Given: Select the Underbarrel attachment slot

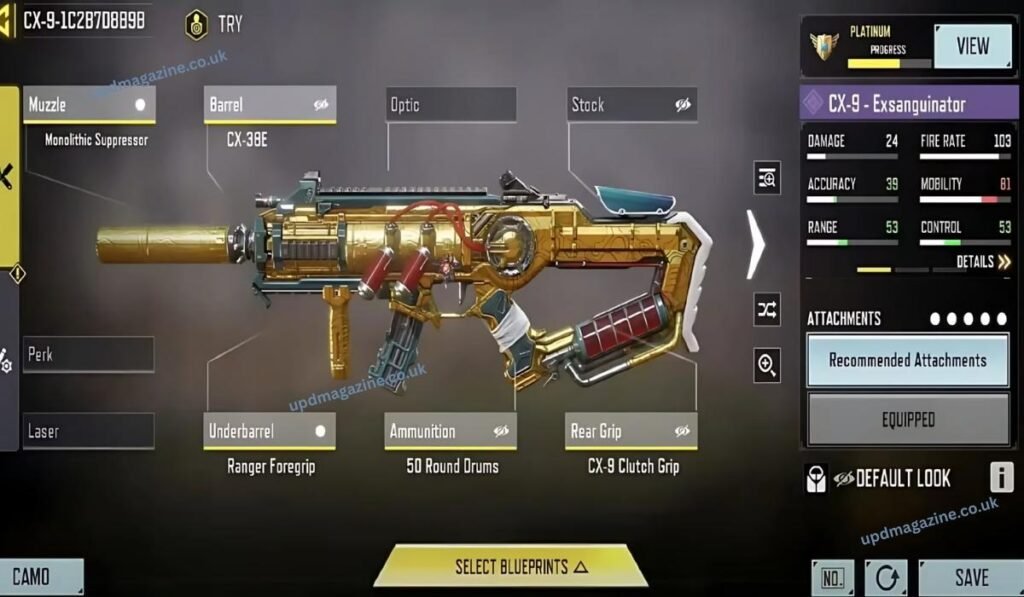Looking at the screenshot, I should [269, 432].
